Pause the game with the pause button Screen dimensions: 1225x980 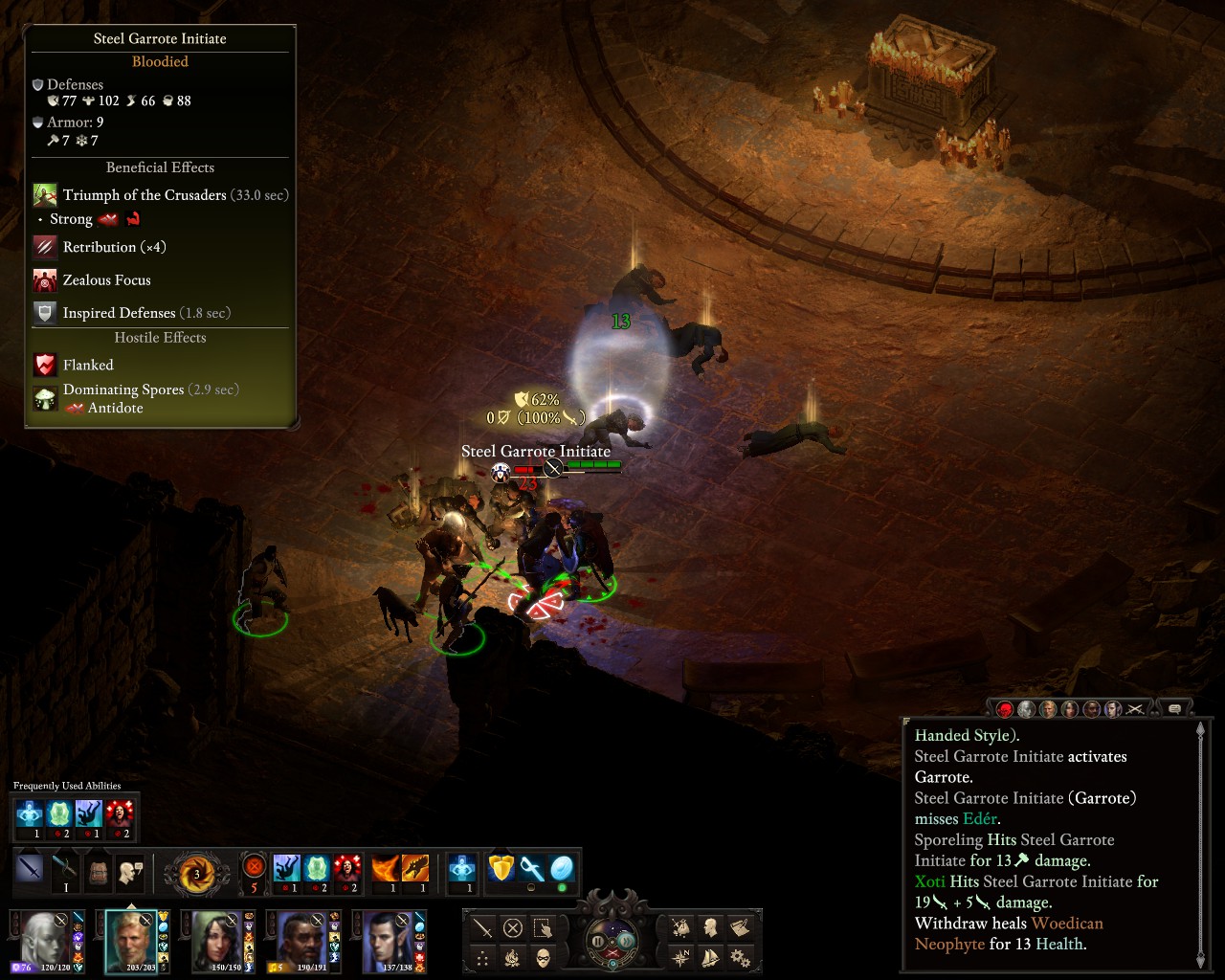[x=599, y=942]
